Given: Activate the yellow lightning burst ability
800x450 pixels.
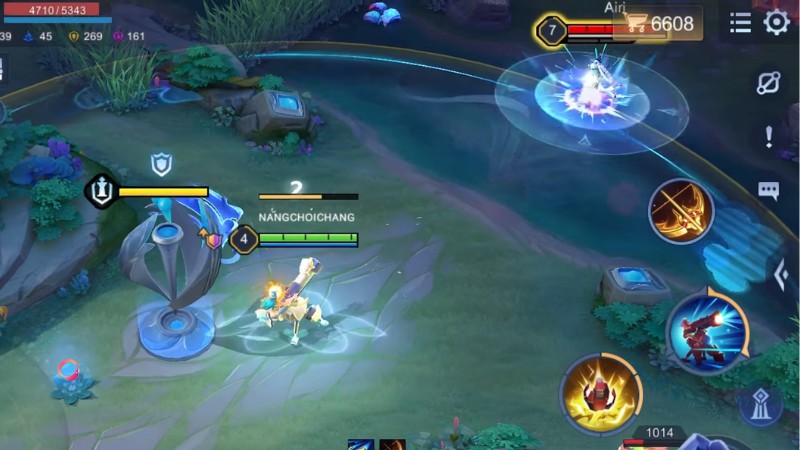Looking at the screenshot, I should pos(600,393).
